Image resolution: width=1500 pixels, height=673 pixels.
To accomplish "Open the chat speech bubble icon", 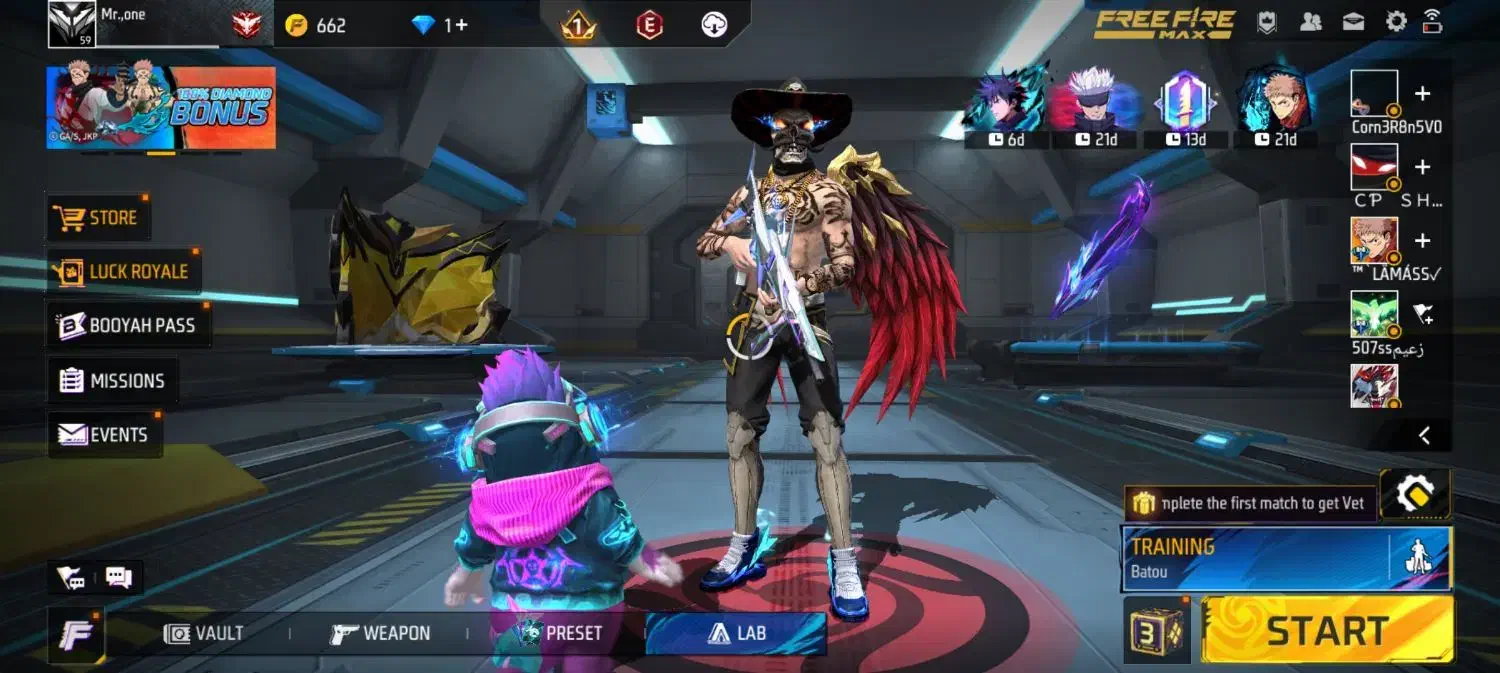I will click(x=119, y=577).
